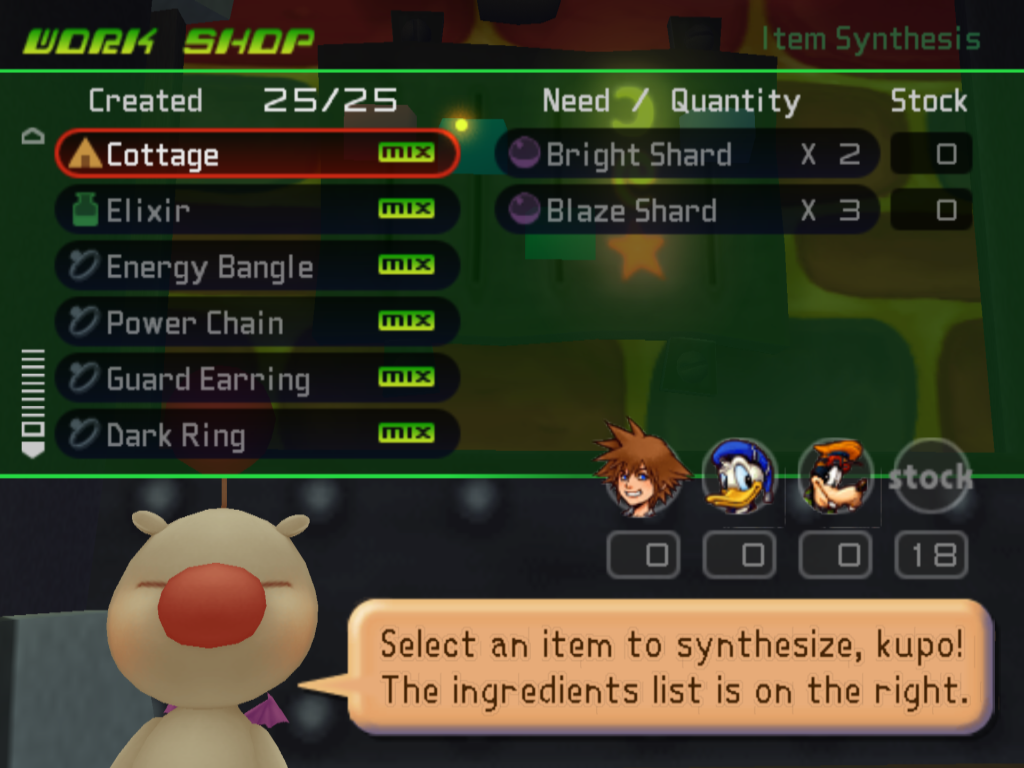Click the Bright Shard ingredient row

click(x=687, y=154)
